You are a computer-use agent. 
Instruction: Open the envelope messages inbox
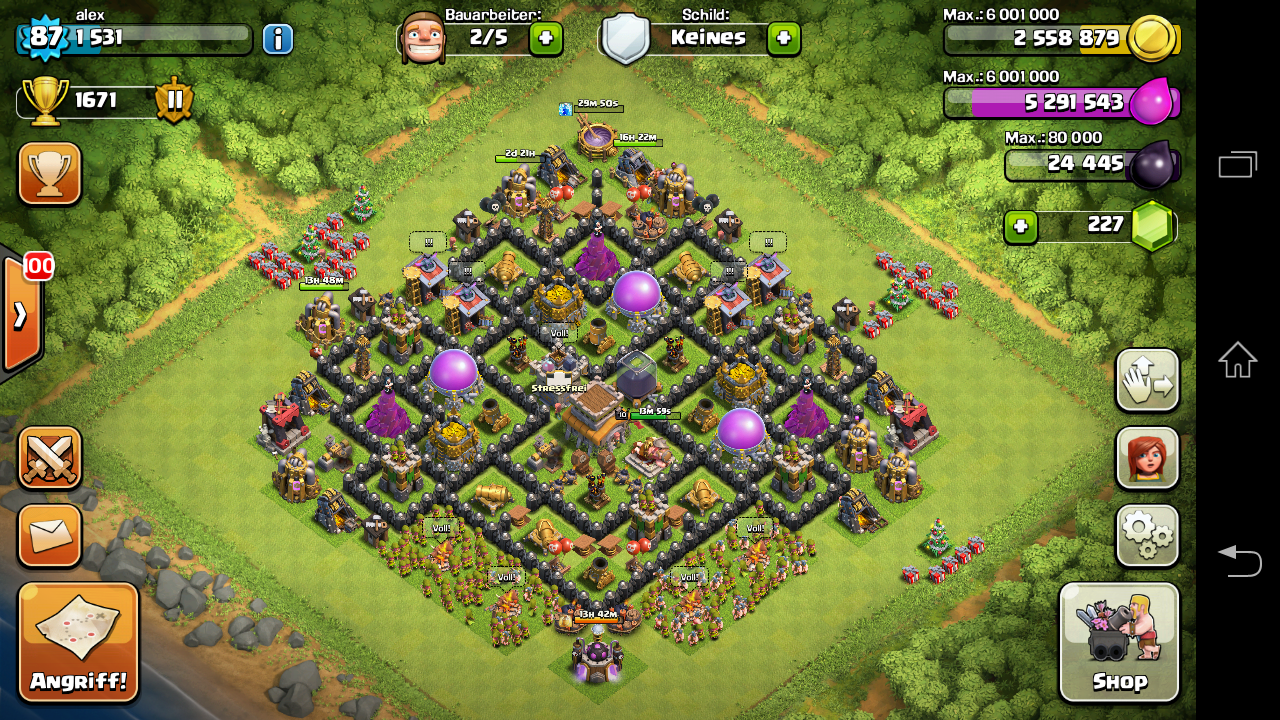49,536
